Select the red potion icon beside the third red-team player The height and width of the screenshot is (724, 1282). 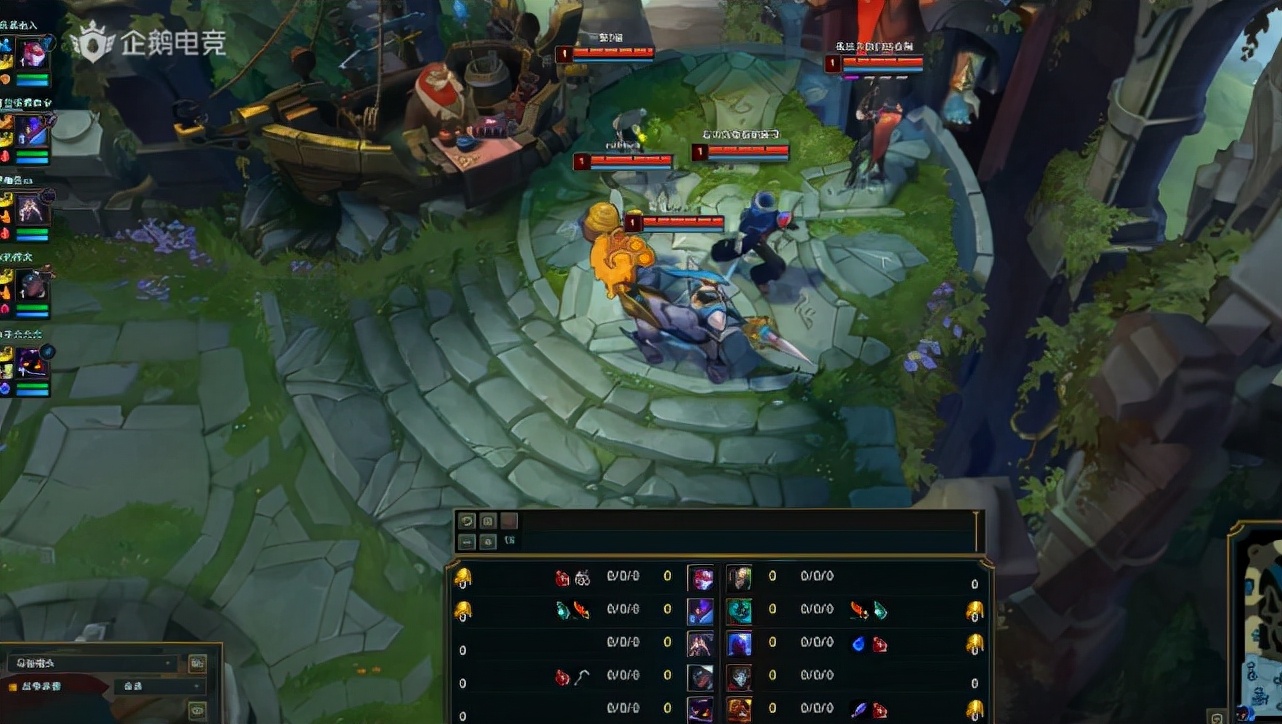[x=878, y=643]
